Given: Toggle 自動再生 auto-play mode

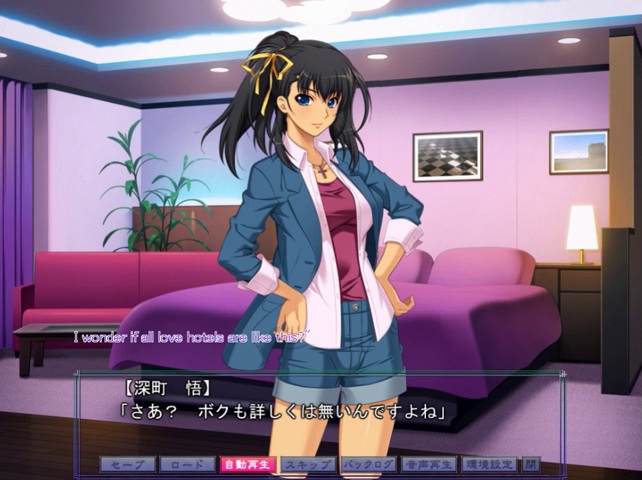Looking at the screenshot, I should [x=246, y=465].
